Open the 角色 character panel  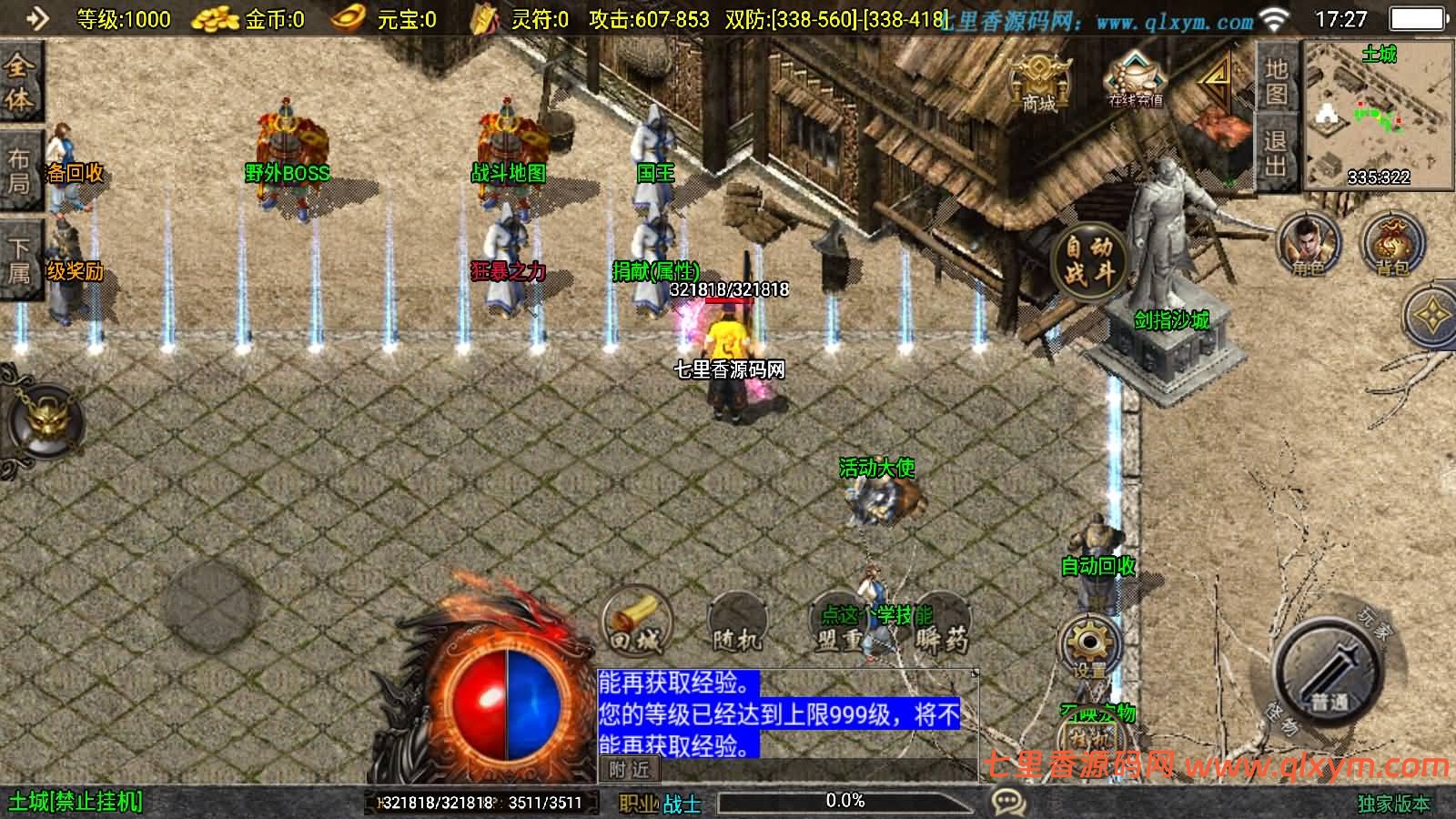[x=1309, y=244]
